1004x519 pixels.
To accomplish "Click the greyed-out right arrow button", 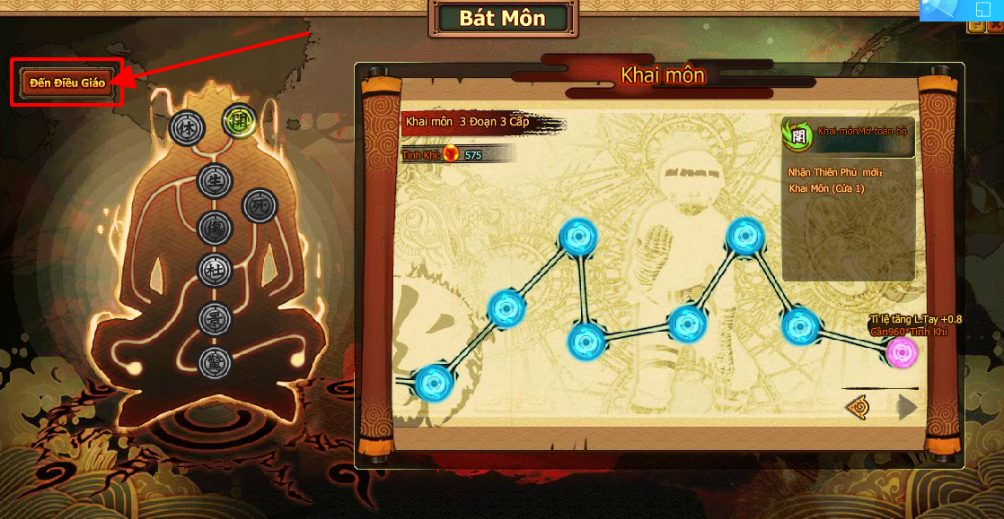I will (906, 407).
